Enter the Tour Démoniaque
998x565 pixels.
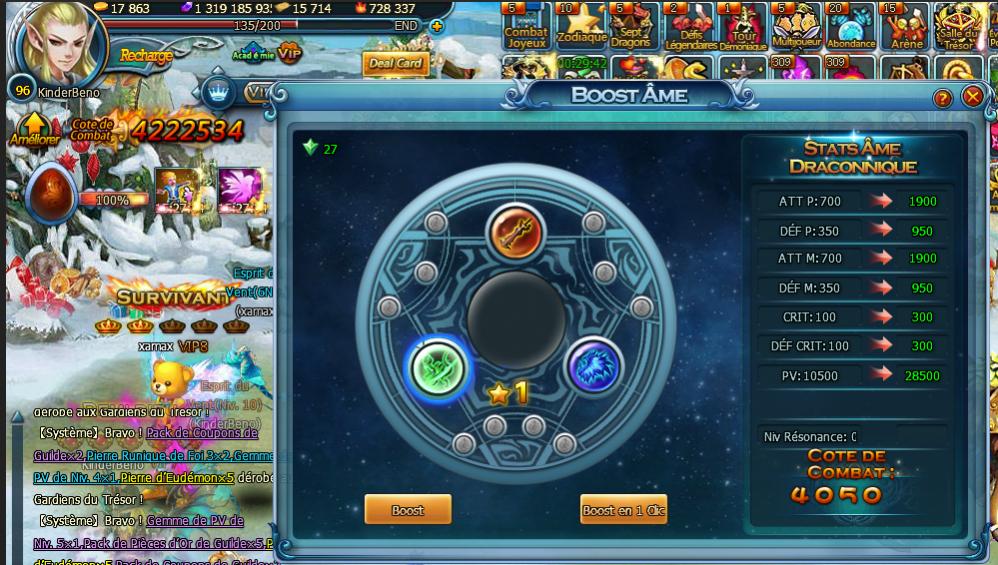click(x=743, y=27)
